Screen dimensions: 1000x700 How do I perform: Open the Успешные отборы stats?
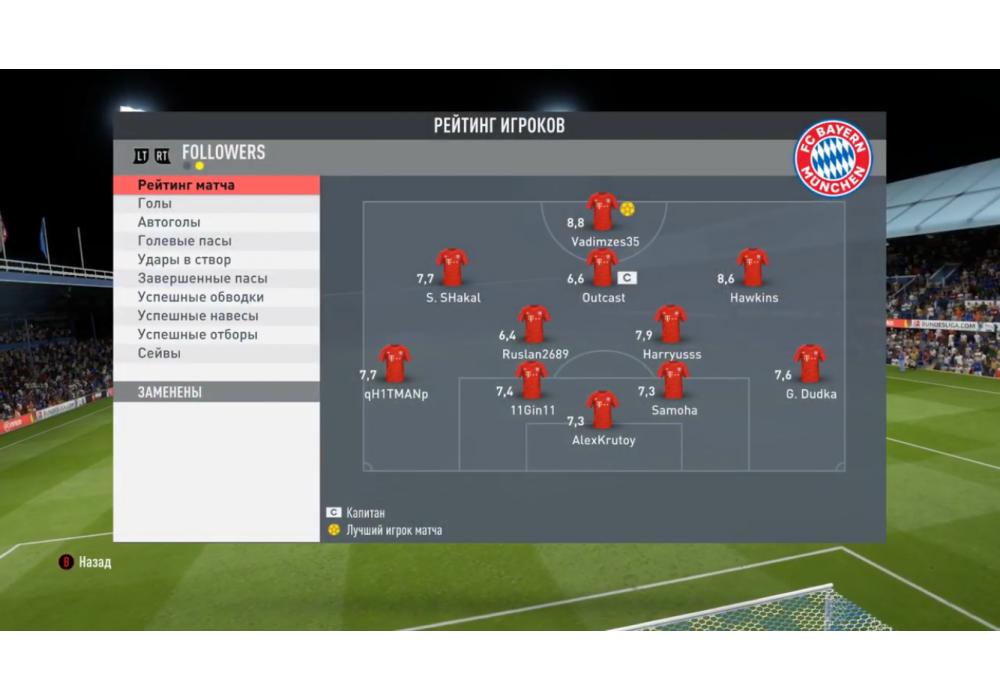click(x=216, y=335)
